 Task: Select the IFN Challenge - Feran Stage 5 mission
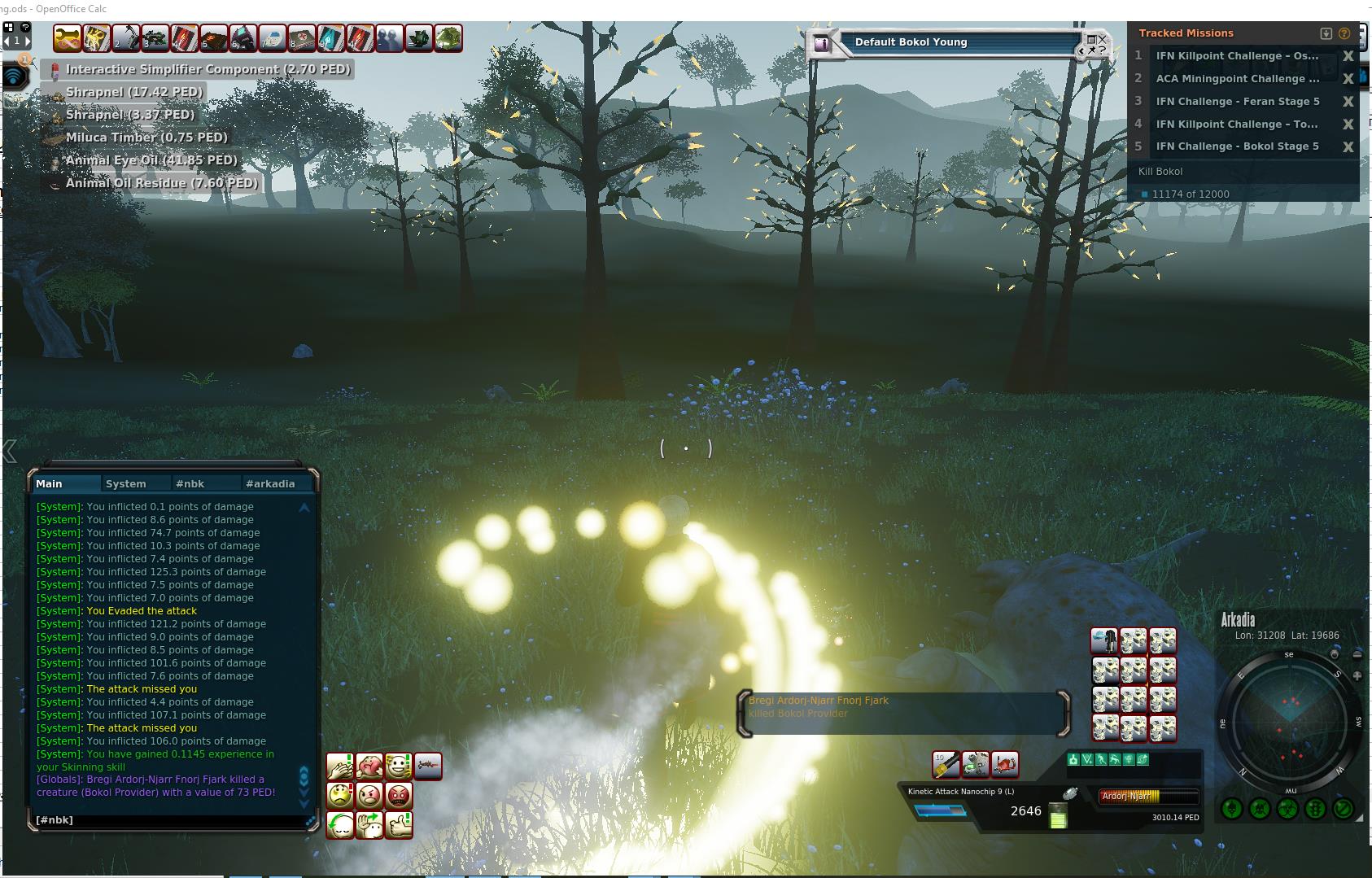tap(1237, 102)
